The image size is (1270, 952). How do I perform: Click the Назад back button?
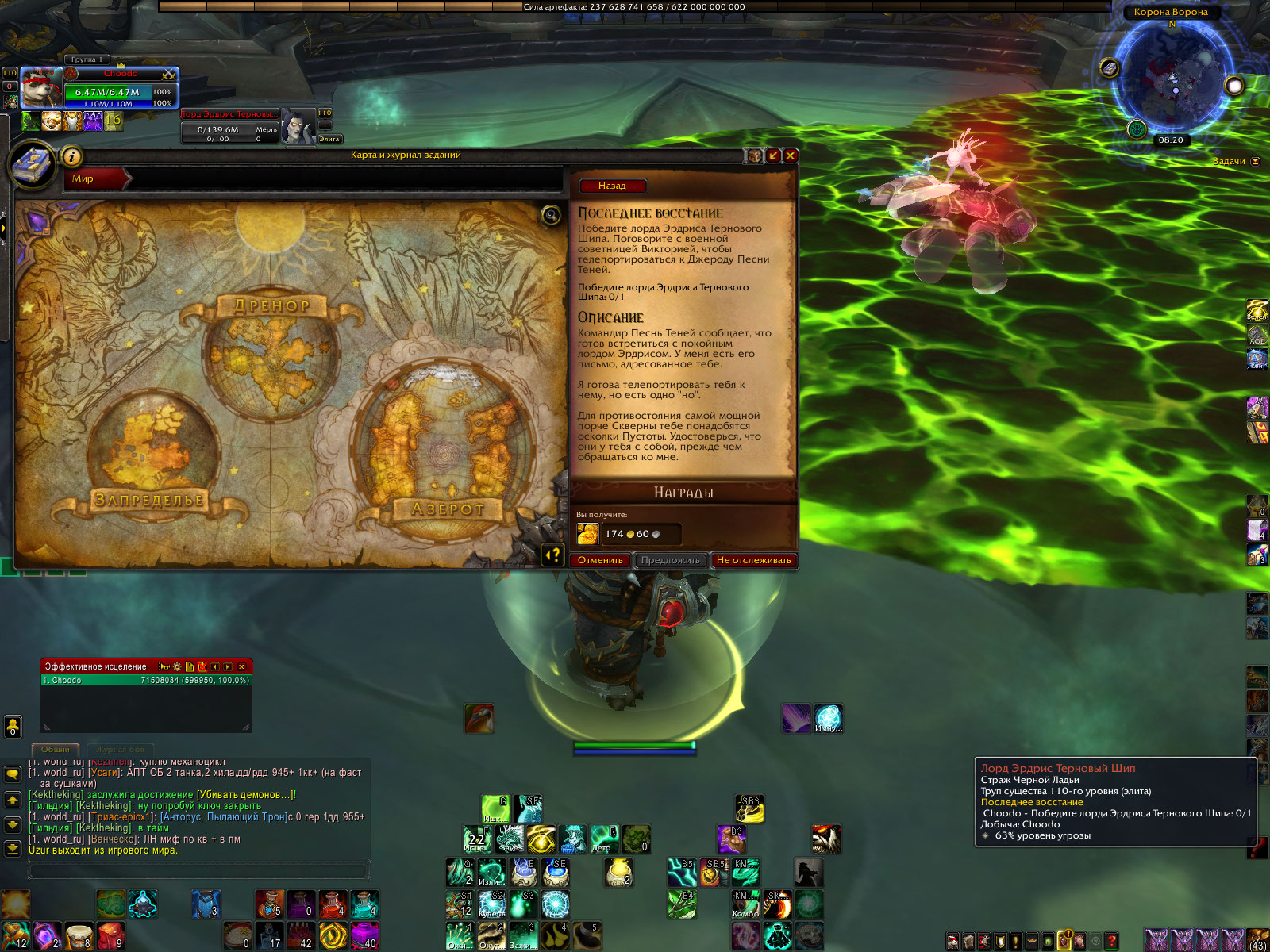coord(612,186)
